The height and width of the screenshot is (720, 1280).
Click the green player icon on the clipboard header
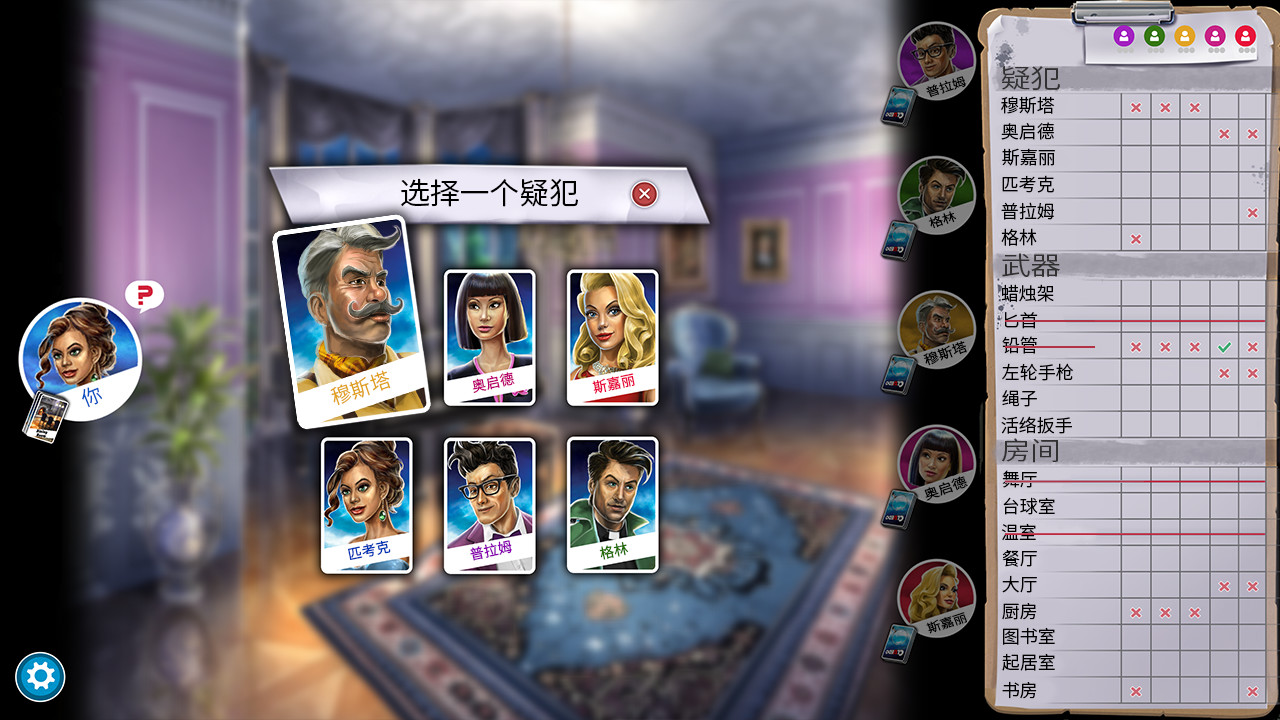[x=1155, y=36]
